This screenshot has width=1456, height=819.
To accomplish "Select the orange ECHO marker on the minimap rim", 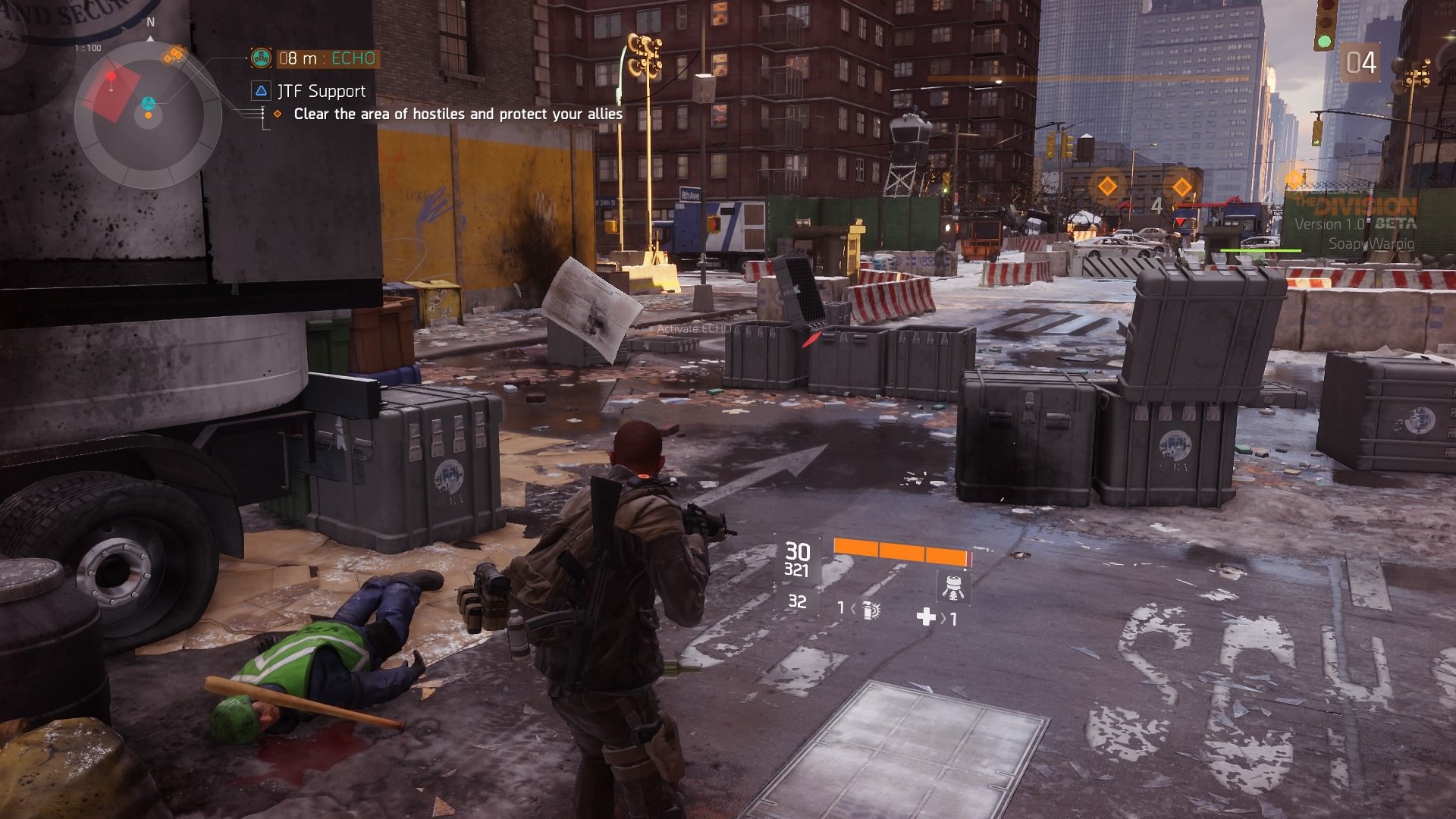I will 174,55.
